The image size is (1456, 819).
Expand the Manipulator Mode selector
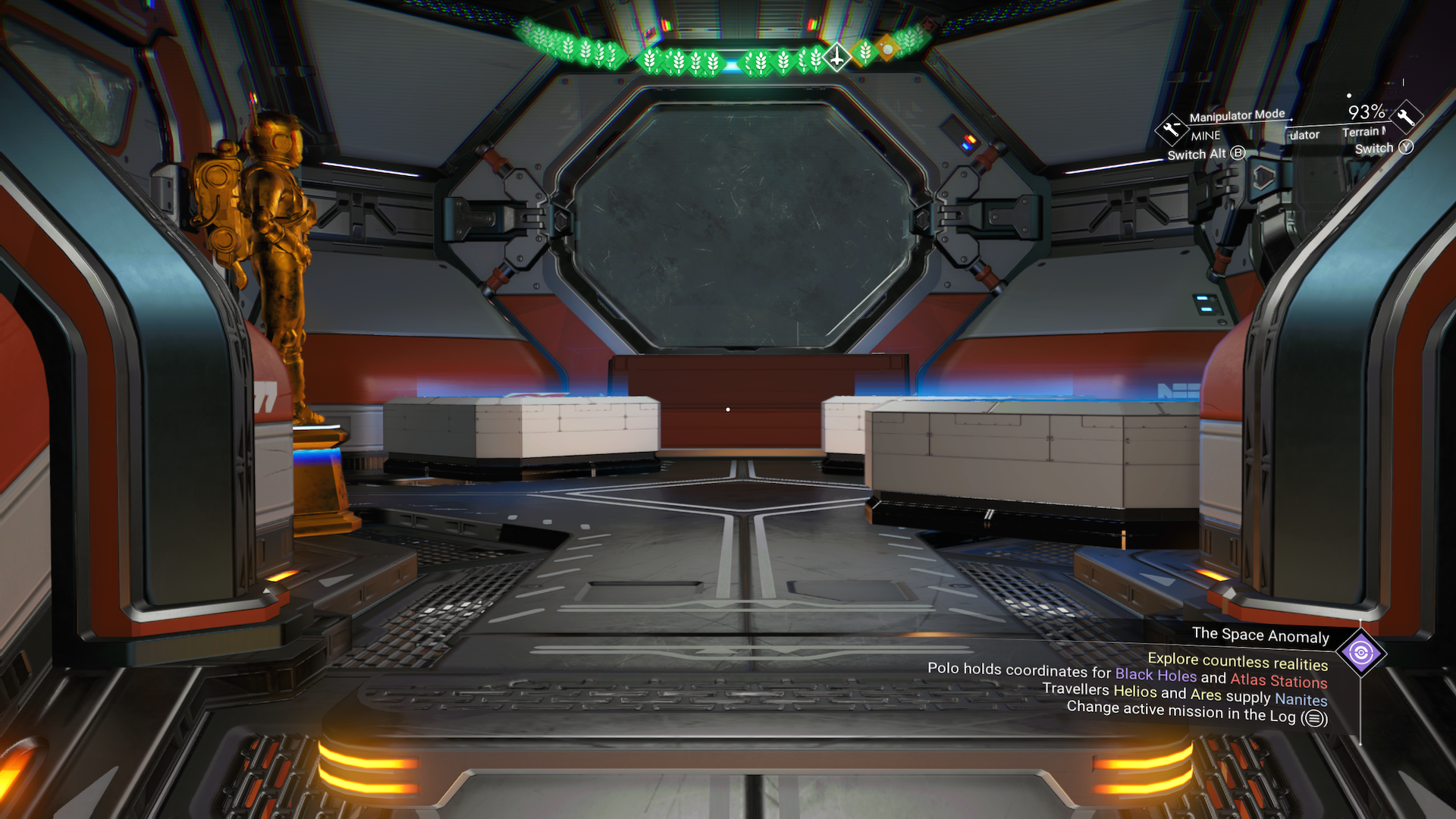[x=1236, y=115]
